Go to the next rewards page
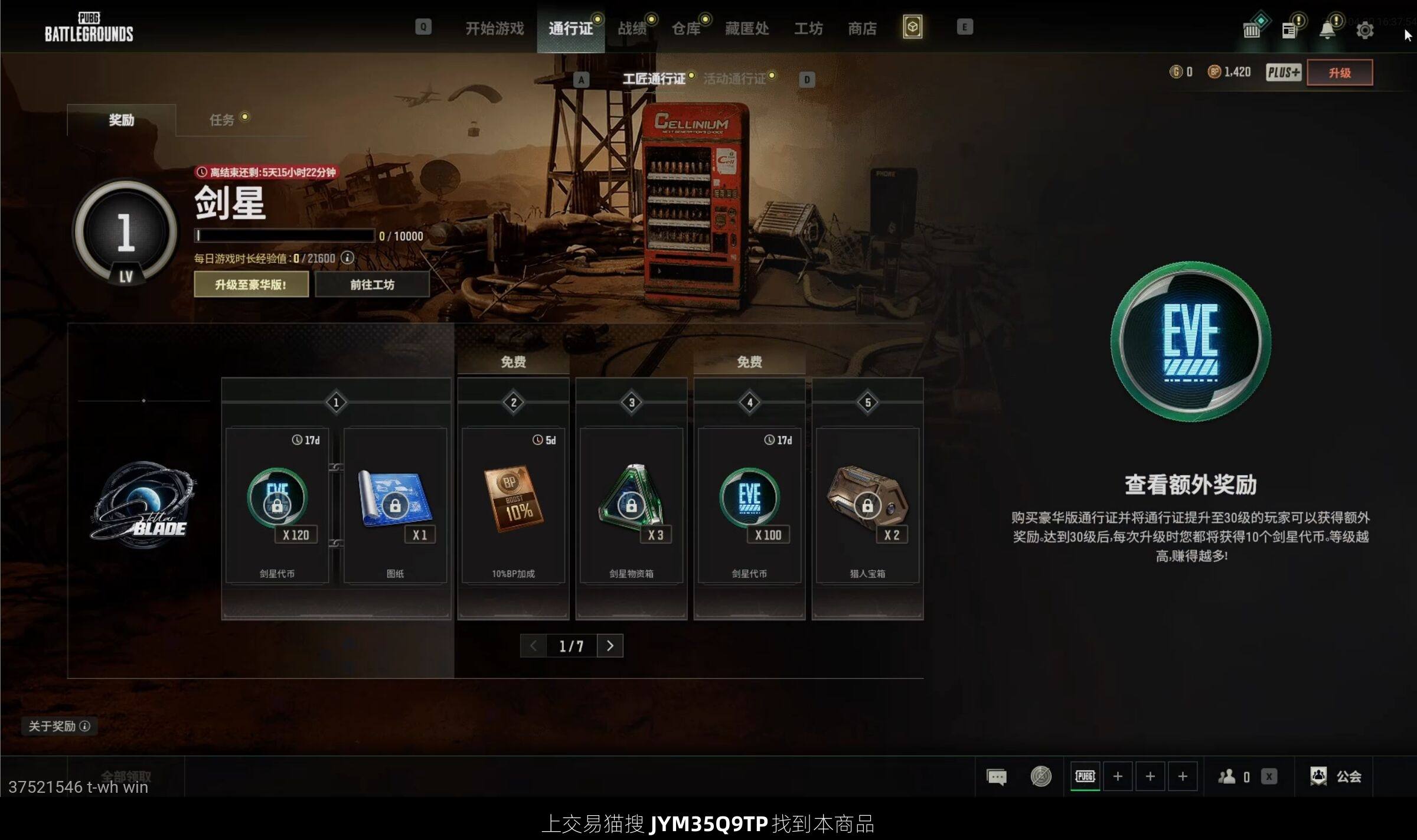The height and width of the screenshot is (840, 1417). pos(610,646)
